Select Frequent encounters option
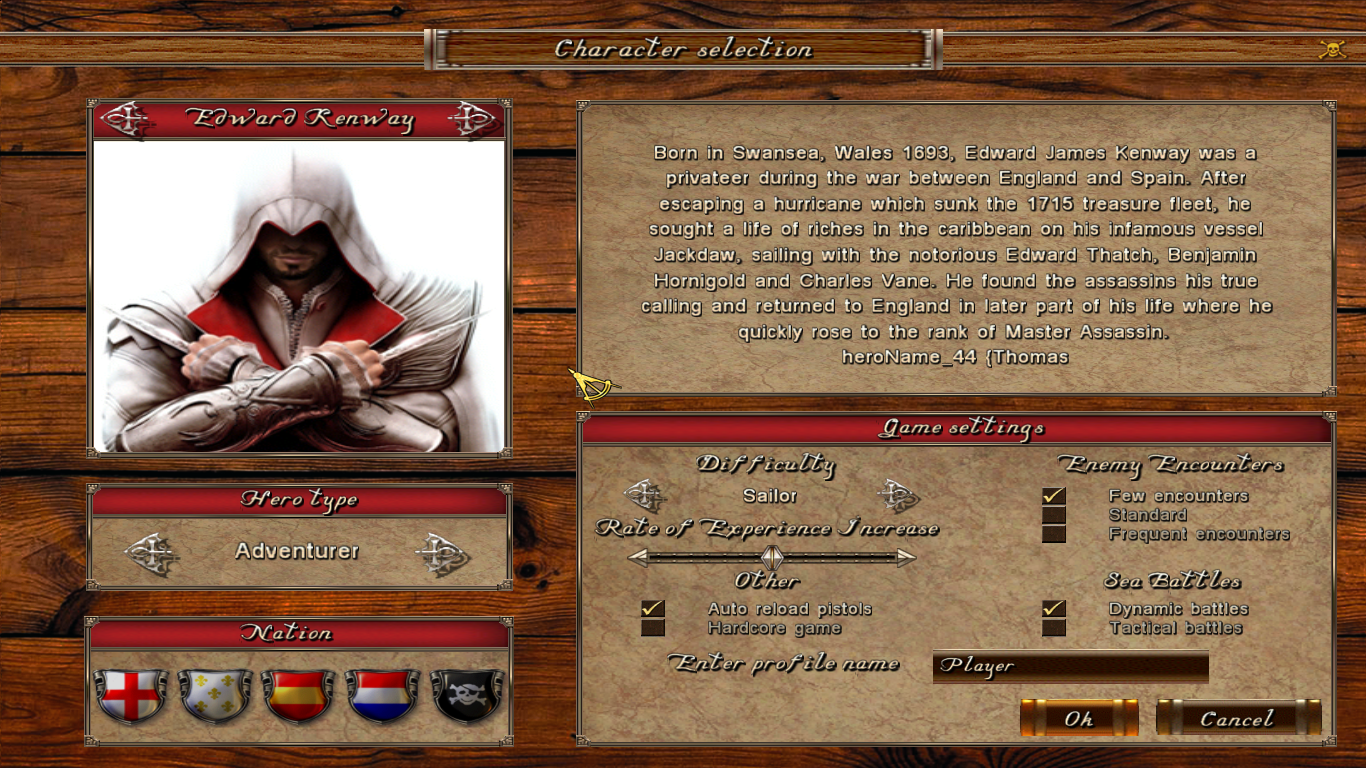Viewport: 1366px width, 768px height. pyautogui.click(x=1054, y=534)
